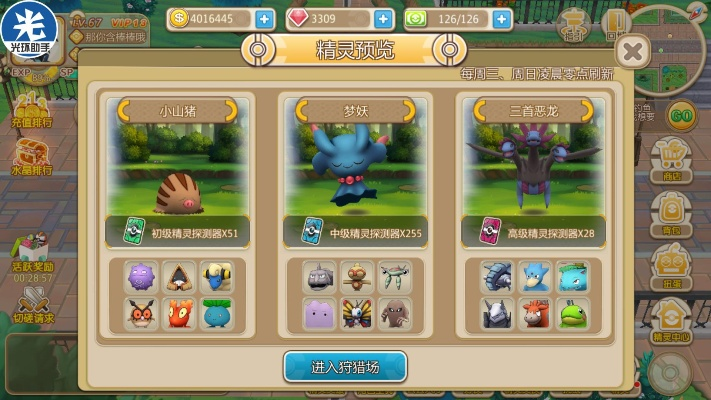The width and height of the screenshot is (711, 400).
Task: Select the 梦妖 sprite card
Action: (x=356, y=170)
